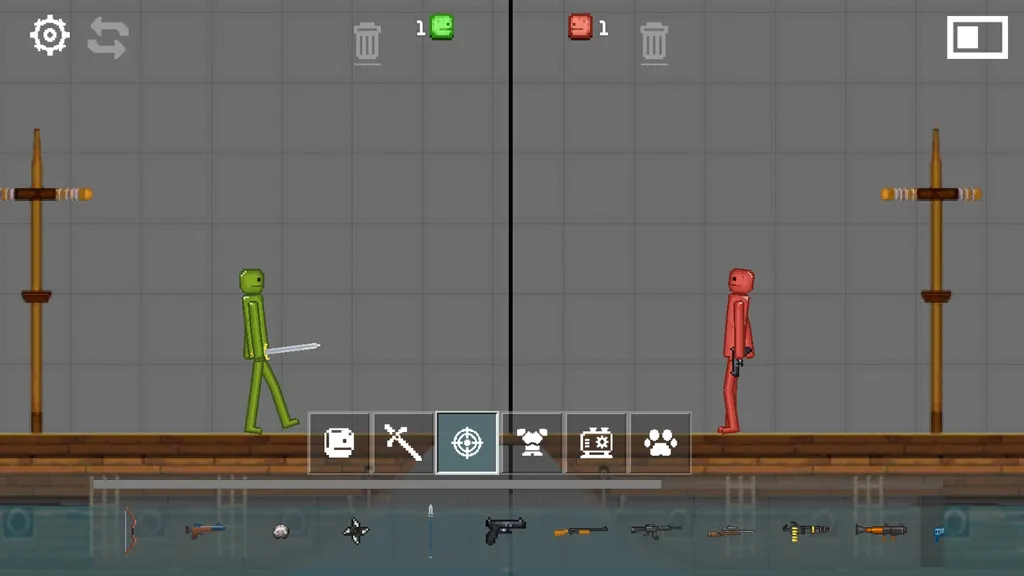The height and width of the screenshot is (576, 1024).
Task: Select the yellow-striped minigun item
Action: pyautogui.click(x=806, y=529)
